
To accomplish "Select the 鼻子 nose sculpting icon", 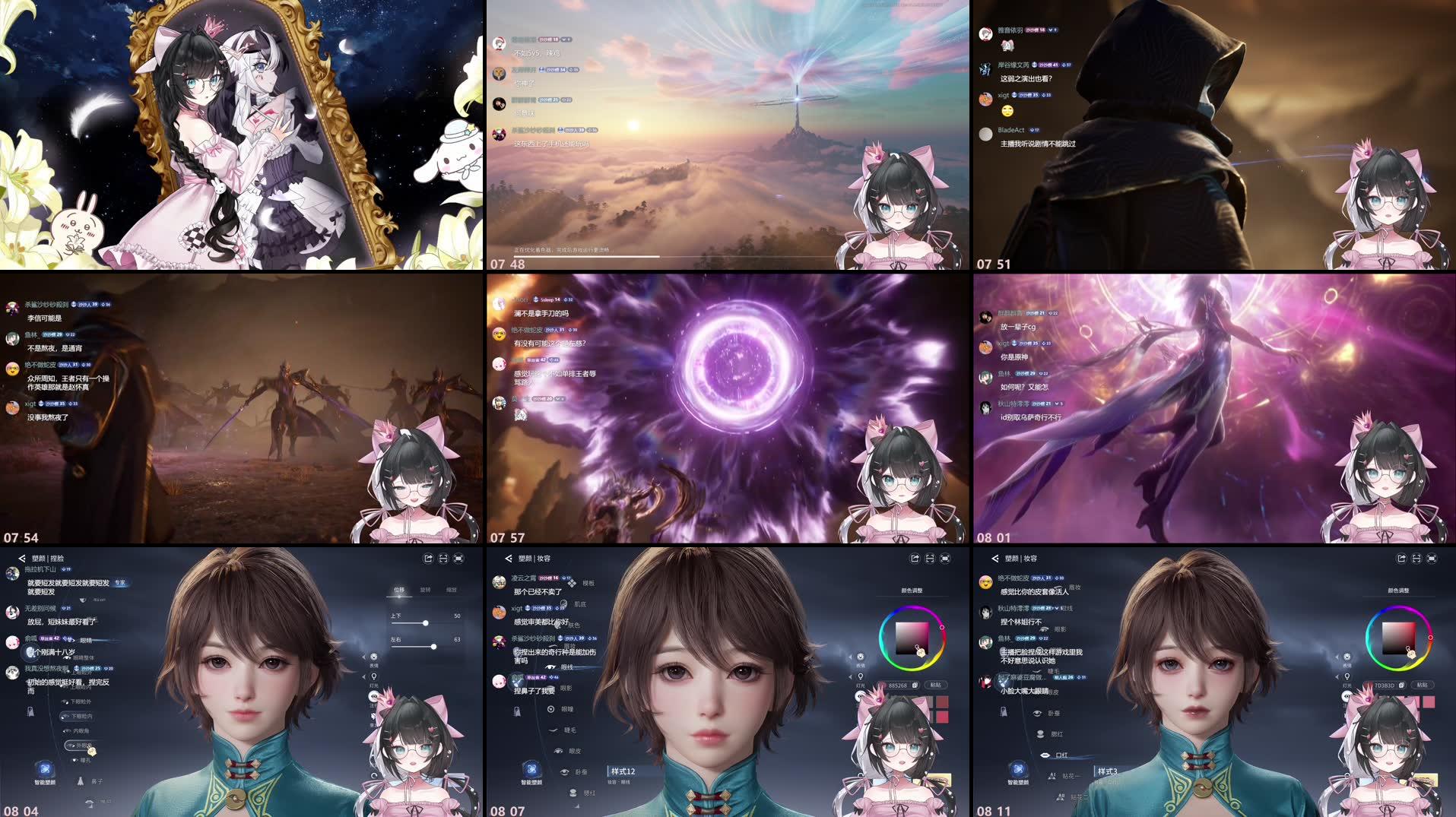I will click(80, 781).
